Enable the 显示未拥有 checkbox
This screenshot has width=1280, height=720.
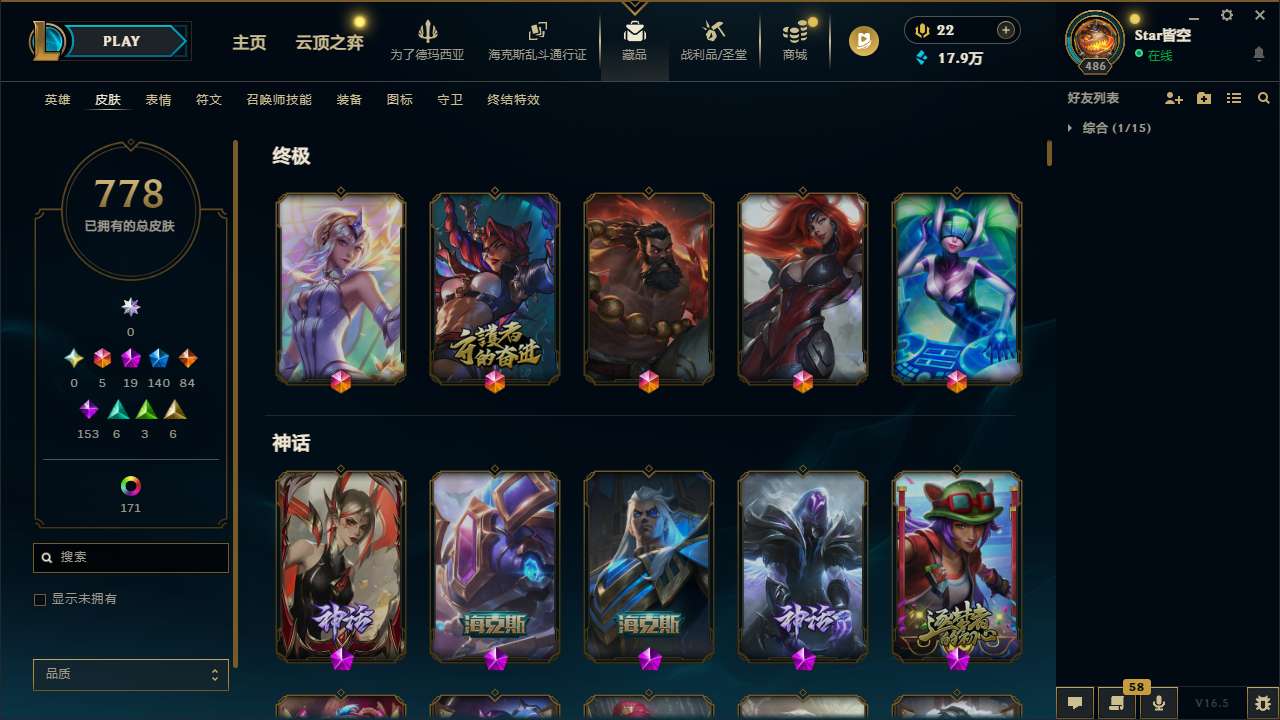tap(40, 599)
